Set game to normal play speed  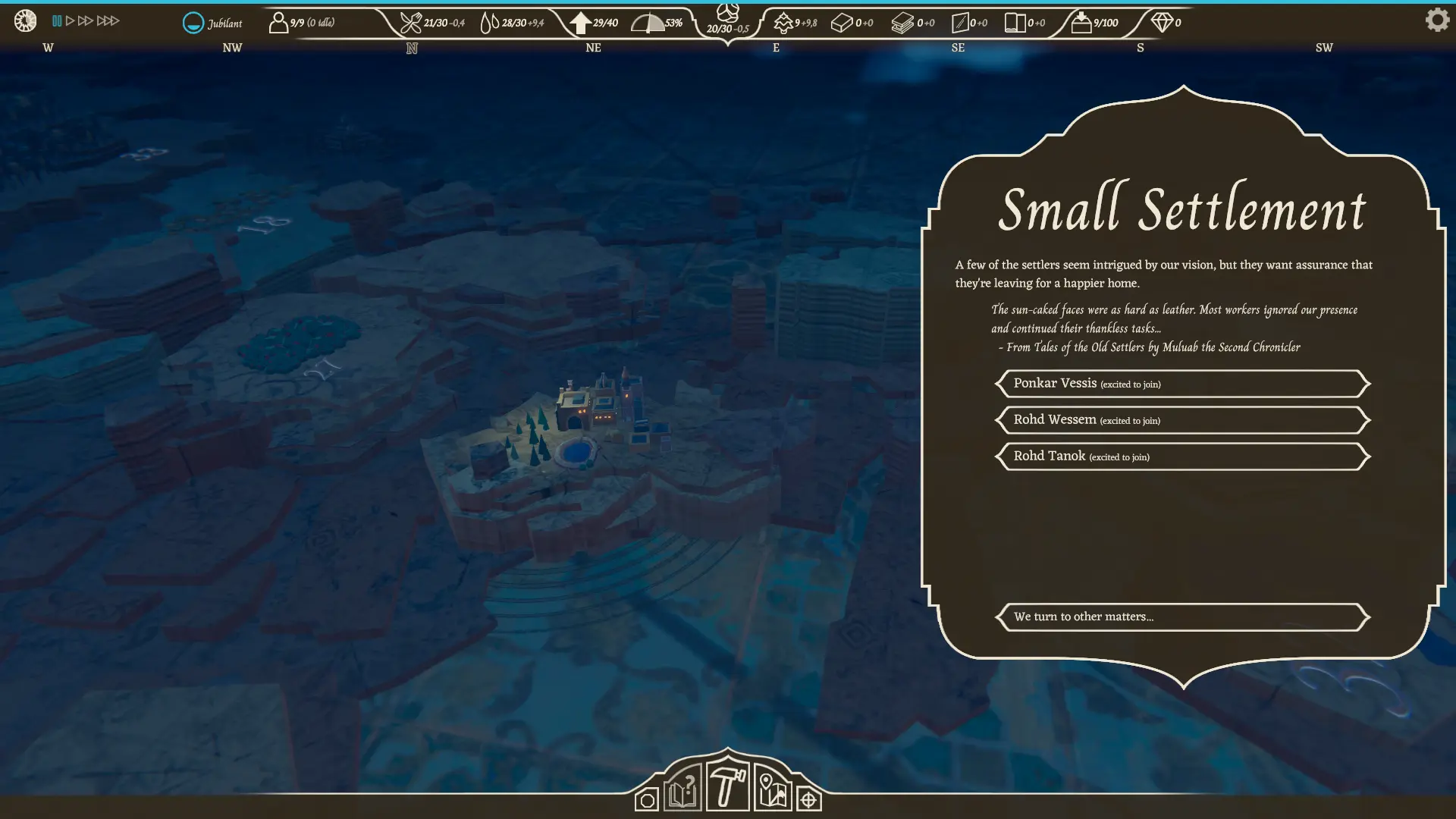coord(71,21)
